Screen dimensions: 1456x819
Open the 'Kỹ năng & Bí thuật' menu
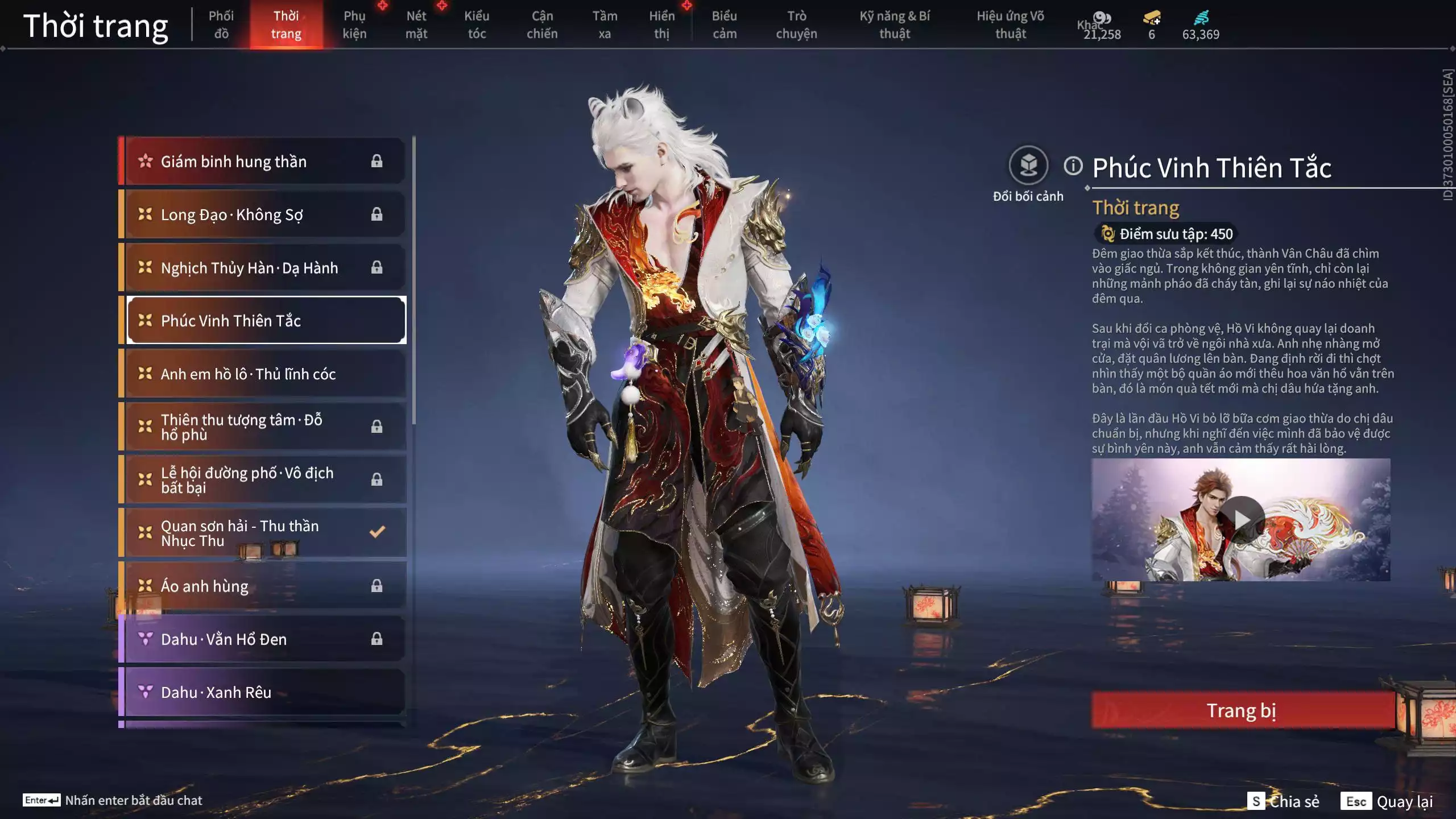tap(896, 24)
